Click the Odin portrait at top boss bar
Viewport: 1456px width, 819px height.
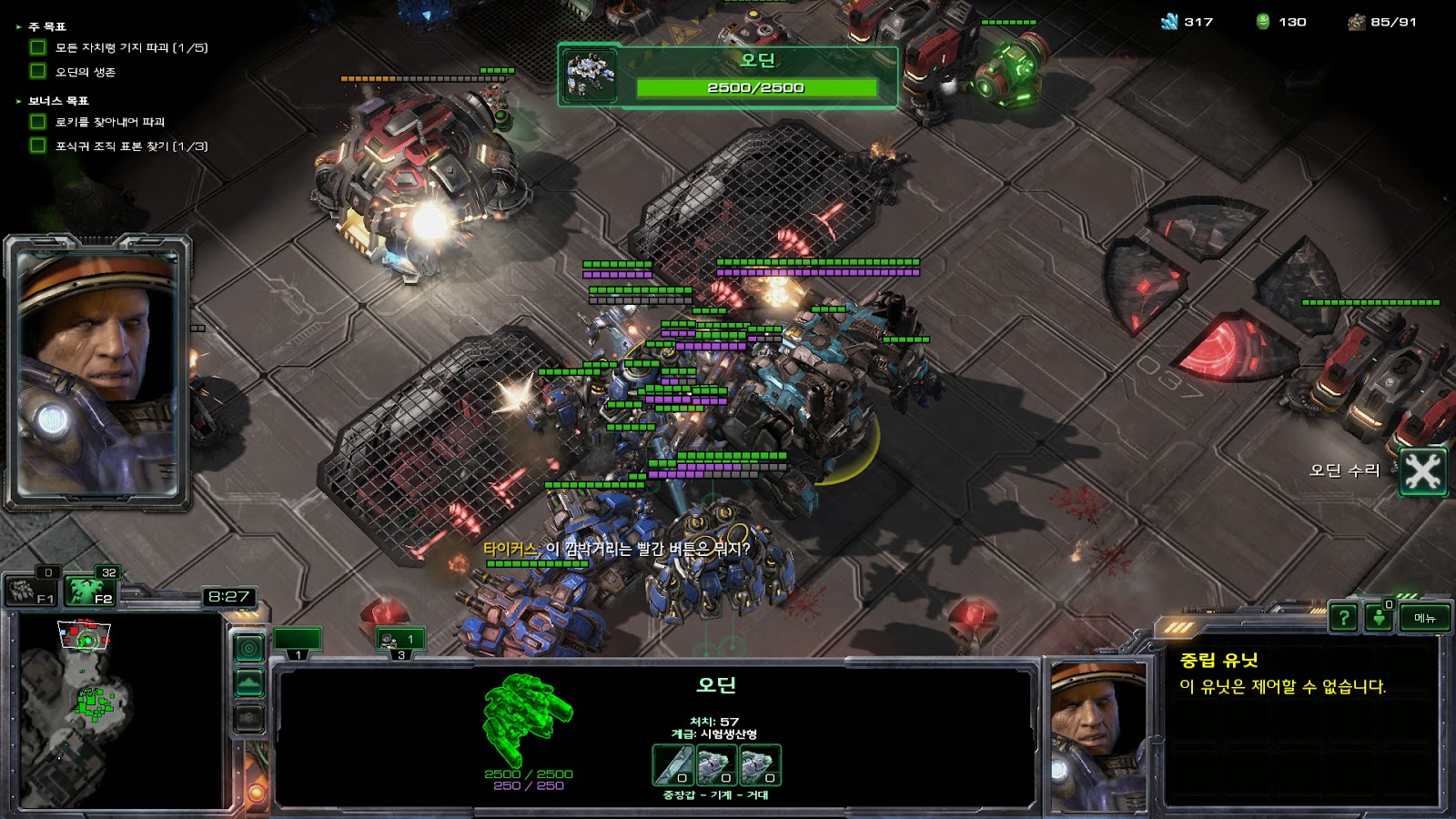coord(591,76)
